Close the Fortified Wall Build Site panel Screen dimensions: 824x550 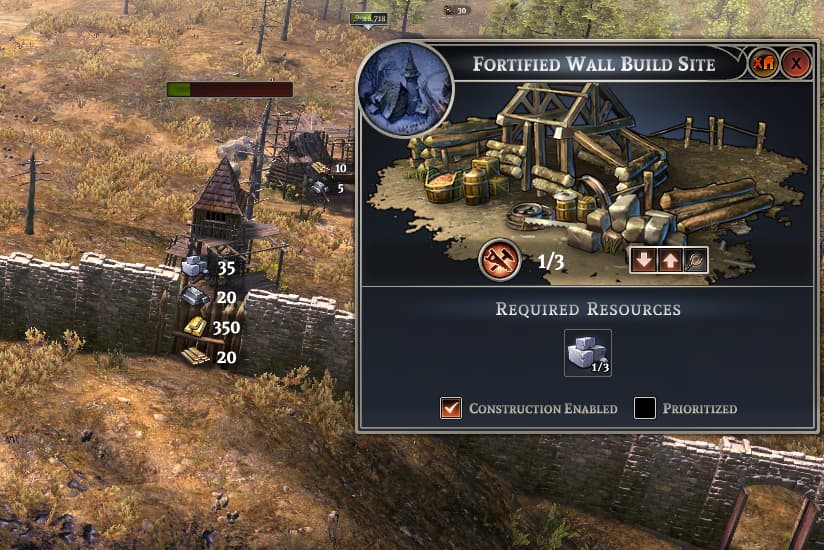point(796,65)
